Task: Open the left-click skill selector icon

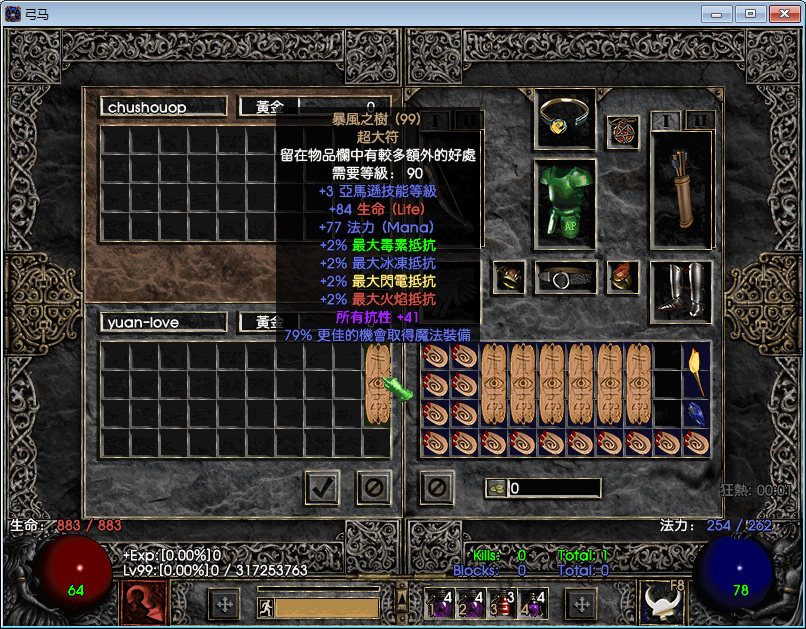Action: click(x=144, y=603)
